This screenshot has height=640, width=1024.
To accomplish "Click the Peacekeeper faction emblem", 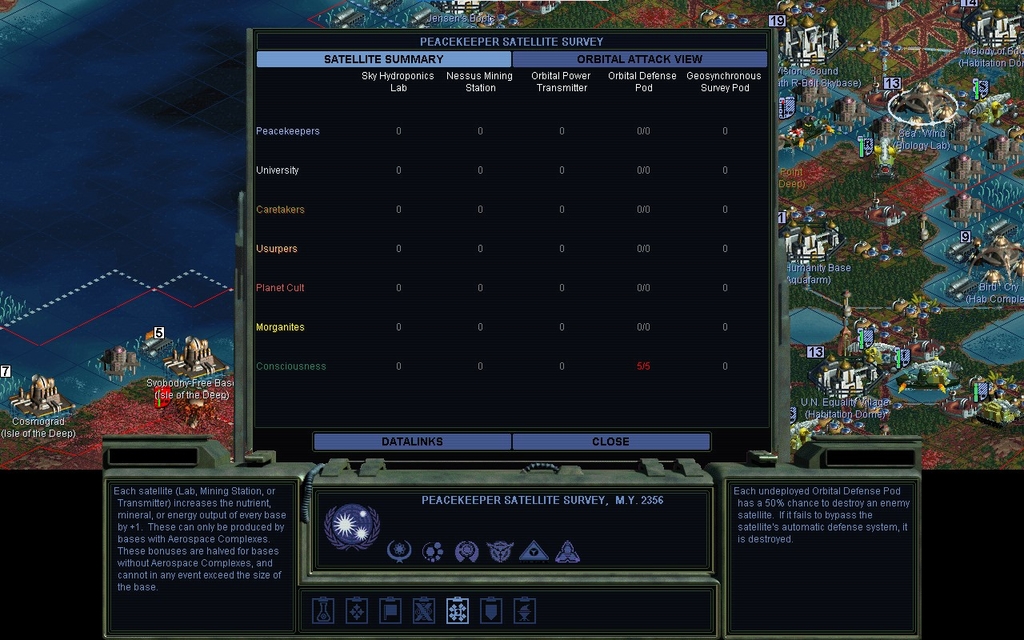I will pyautogui.click(x=352, y=527).
